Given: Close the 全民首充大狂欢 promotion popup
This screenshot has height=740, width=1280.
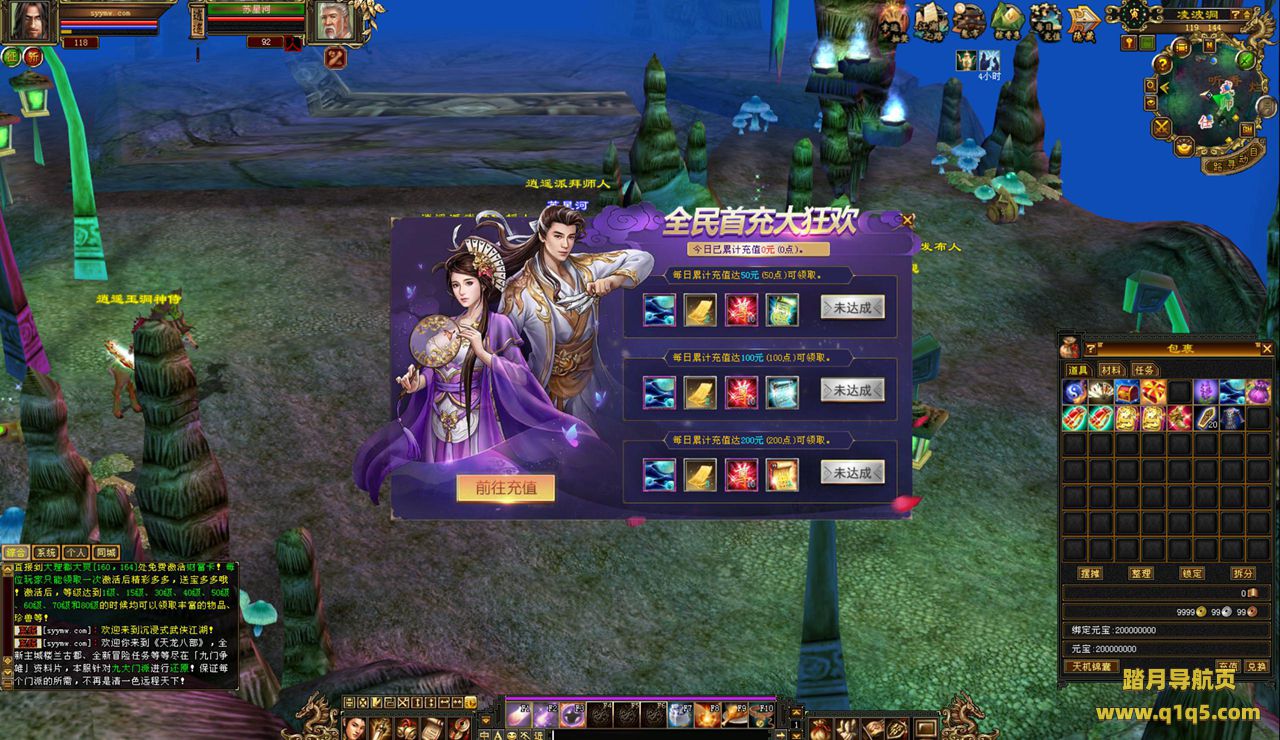Looking at the screenshot, I should [x=907, y=220].
